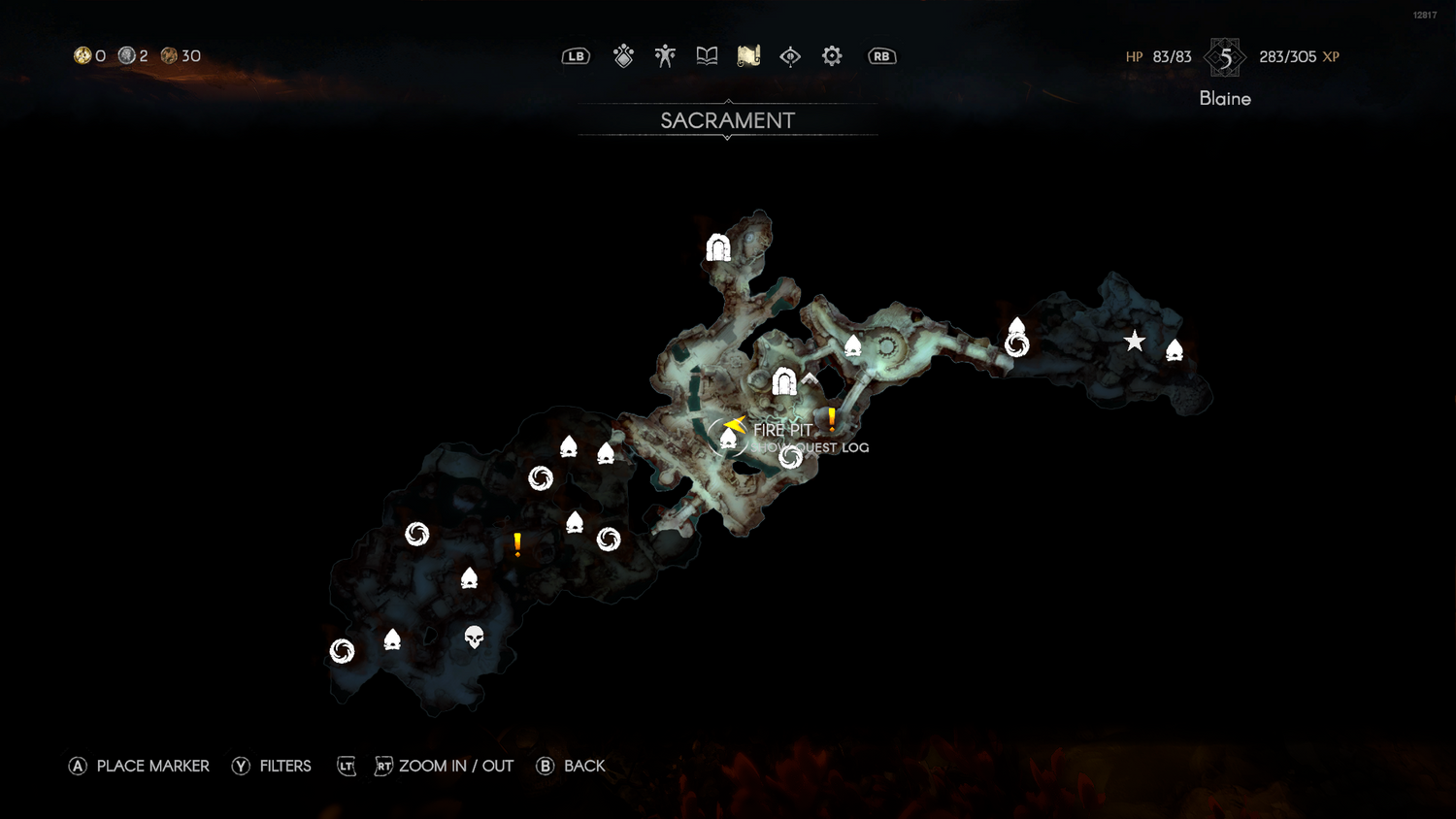Viewport: 1456px width, 819px height.
Task: Select the Fire Pit marker
Action: point(728,439)
